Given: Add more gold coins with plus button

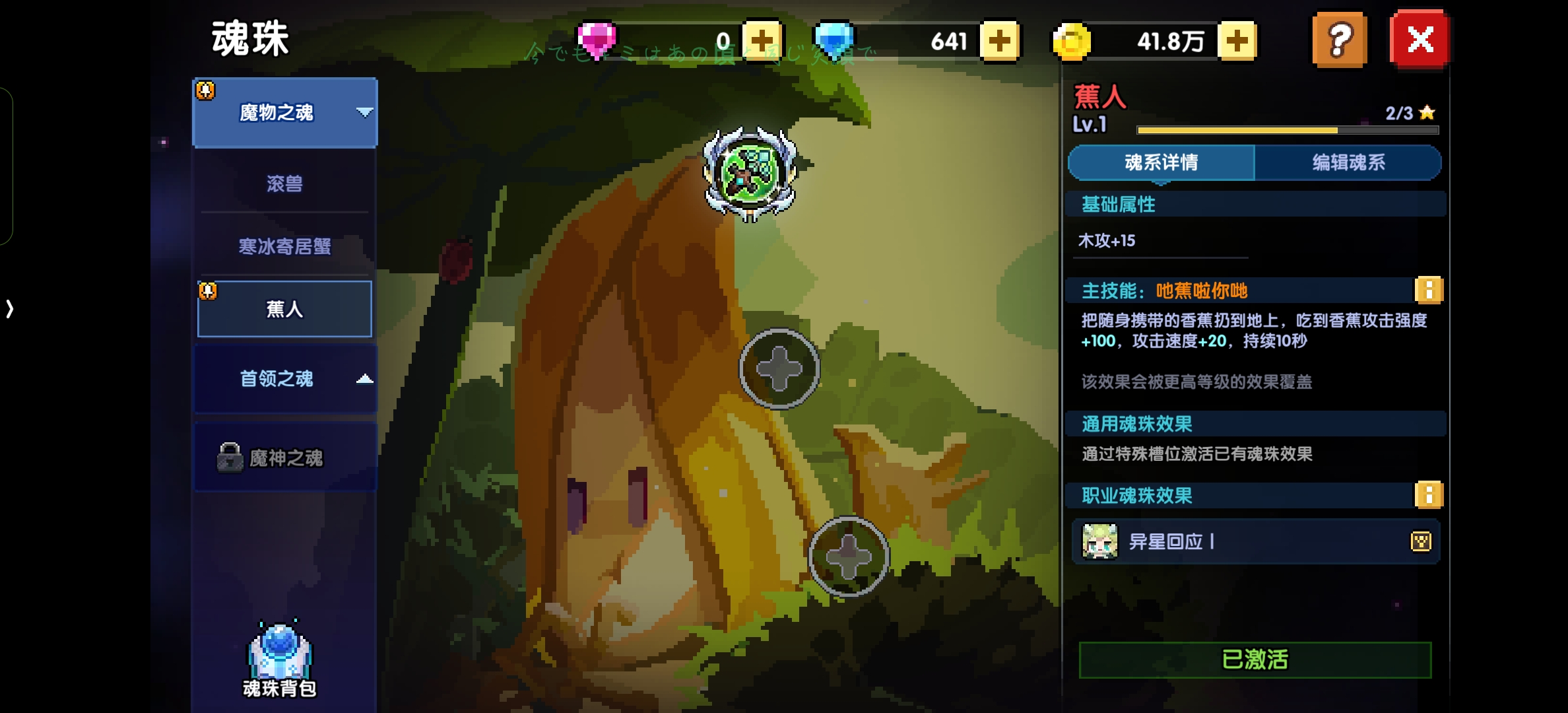Looking at the screenshot, I should click(x=1237, y=41).
